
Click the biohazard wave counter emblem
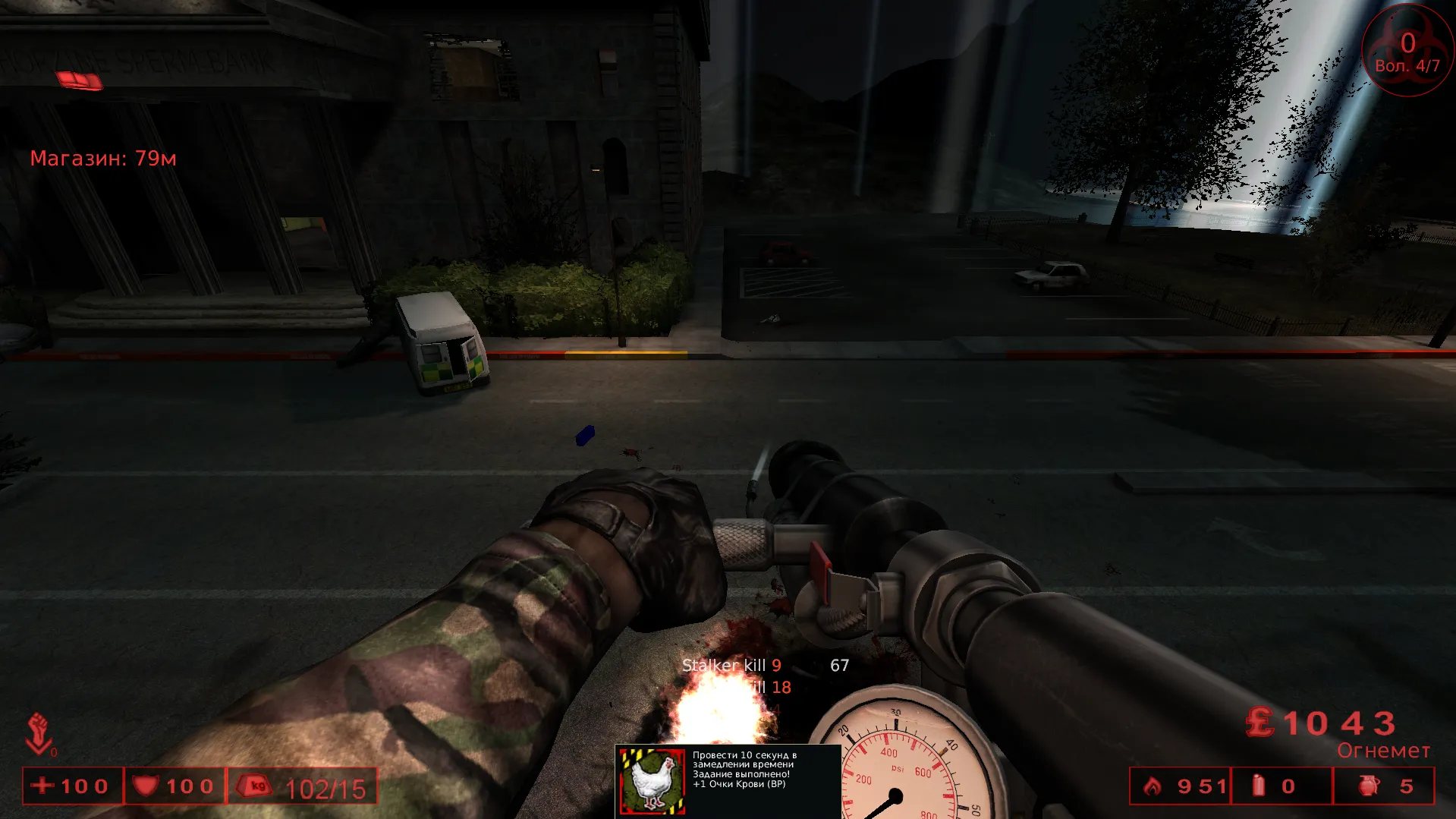[1407, 51]
